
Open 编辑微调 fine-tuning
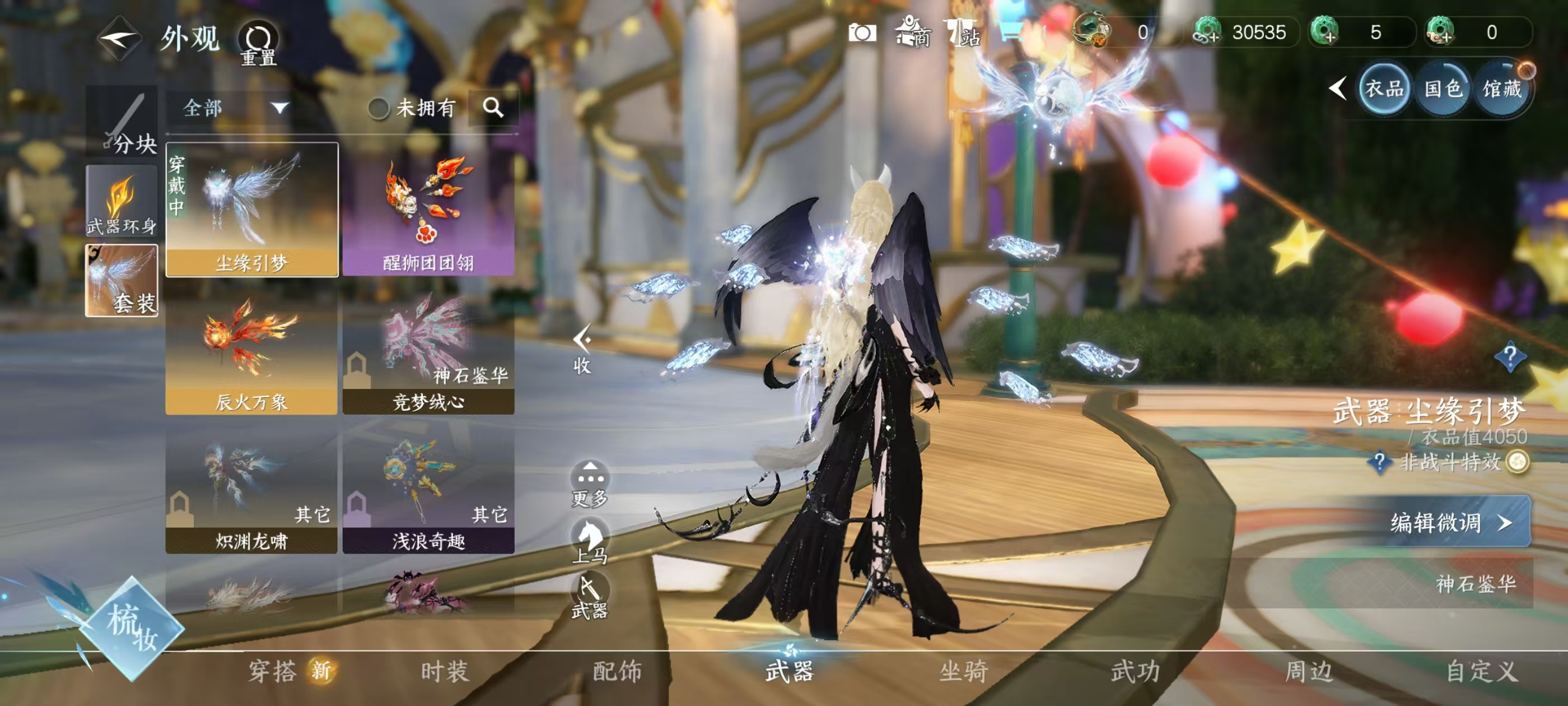[x=1449, y=522]
